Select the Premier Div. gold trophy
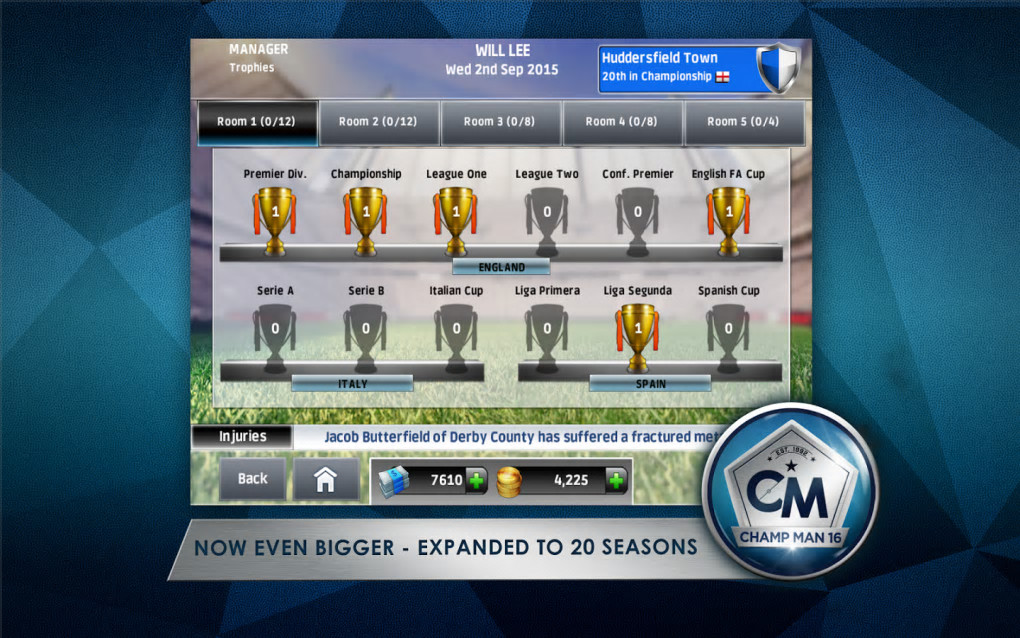The image size is (1020, 638). point(274,216)
